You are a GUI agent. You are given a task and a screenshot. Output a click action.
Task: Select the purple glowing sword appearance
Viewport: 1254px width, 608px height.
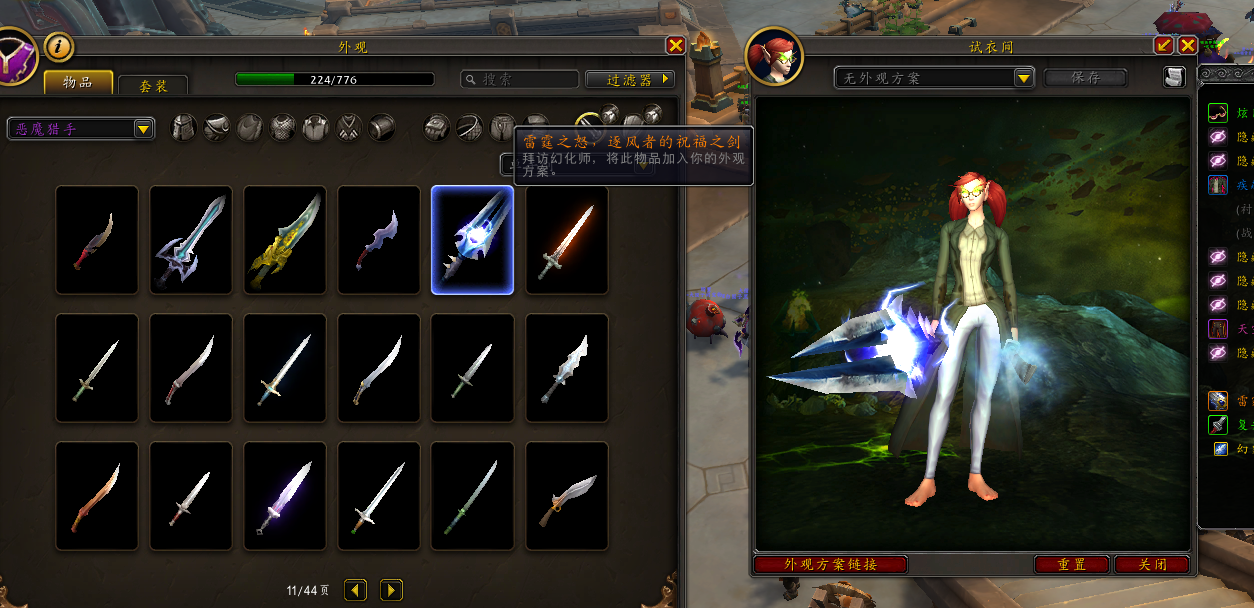pos(284,496)
